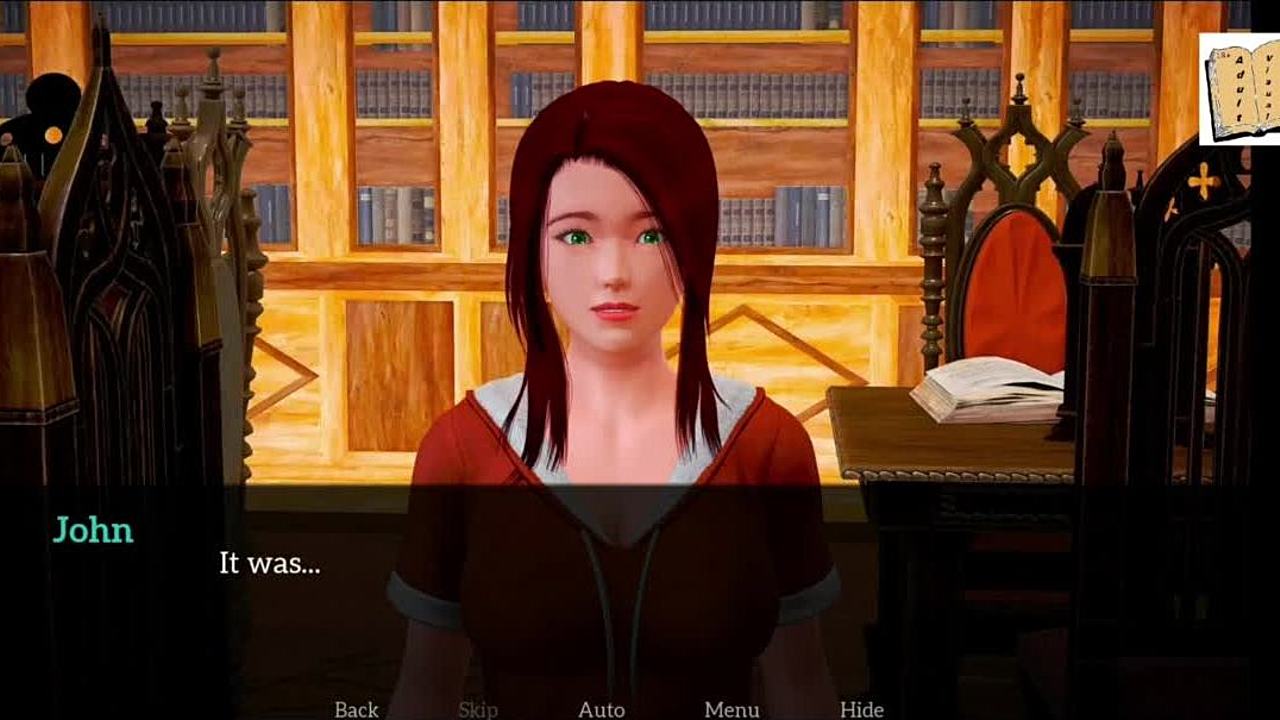This screenshot has width=1280, height=720.
Task: Click the Skip button
Action: 478,709
